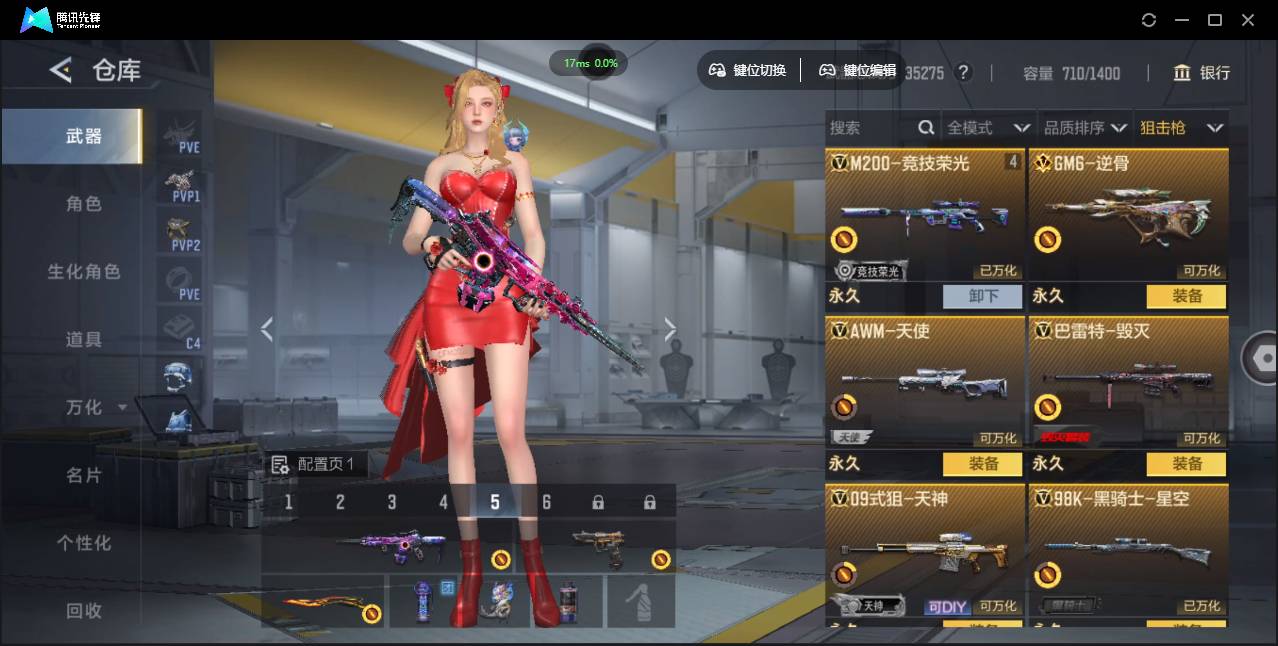Image resolution: width=1278 pixels, height=646 pixels.
Task: Open the 生化角色 category
Action: tap(84, 272)
